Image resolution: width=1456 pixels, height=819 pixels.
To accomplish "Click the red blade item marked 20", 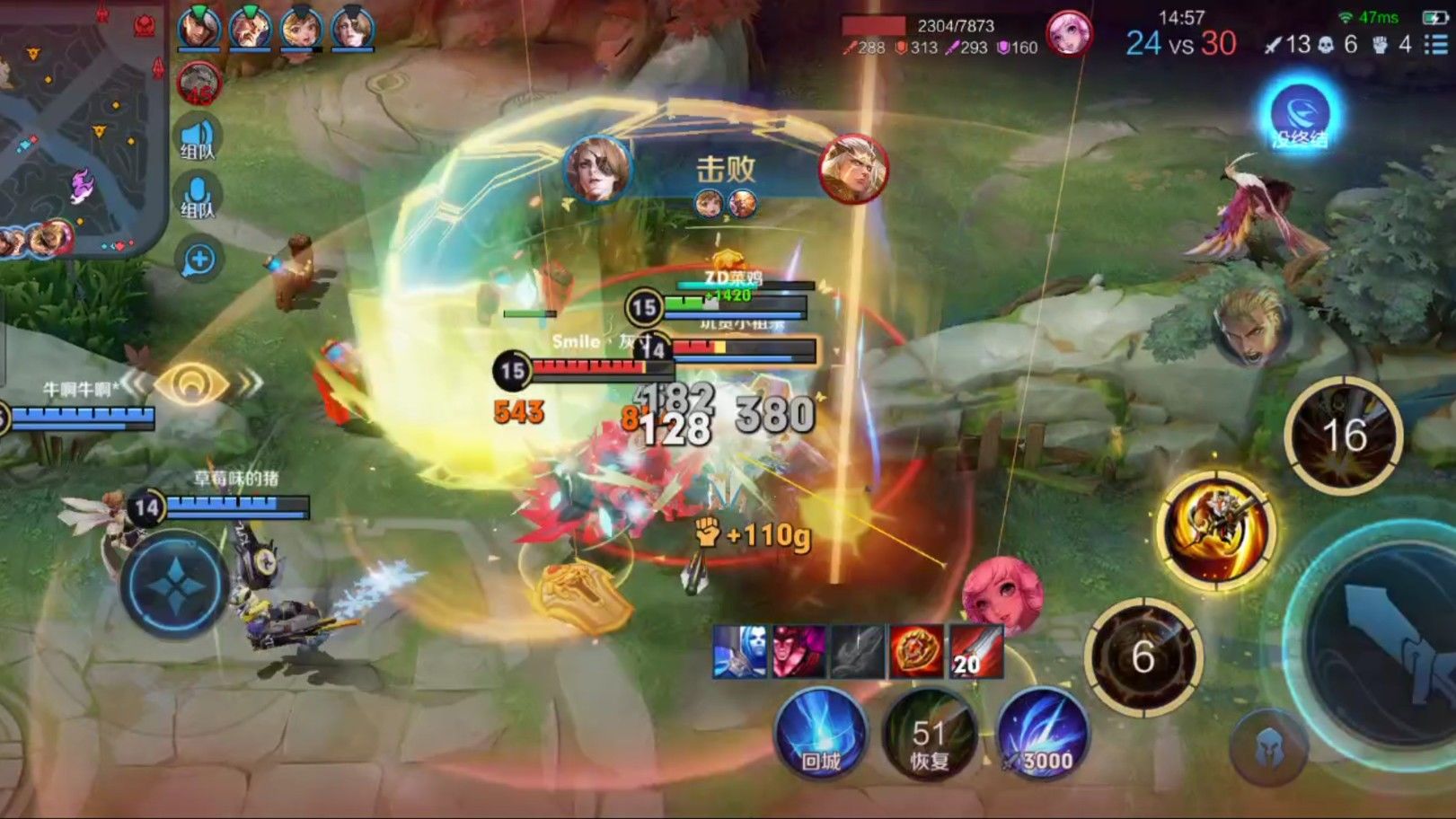I will (975, 652).
